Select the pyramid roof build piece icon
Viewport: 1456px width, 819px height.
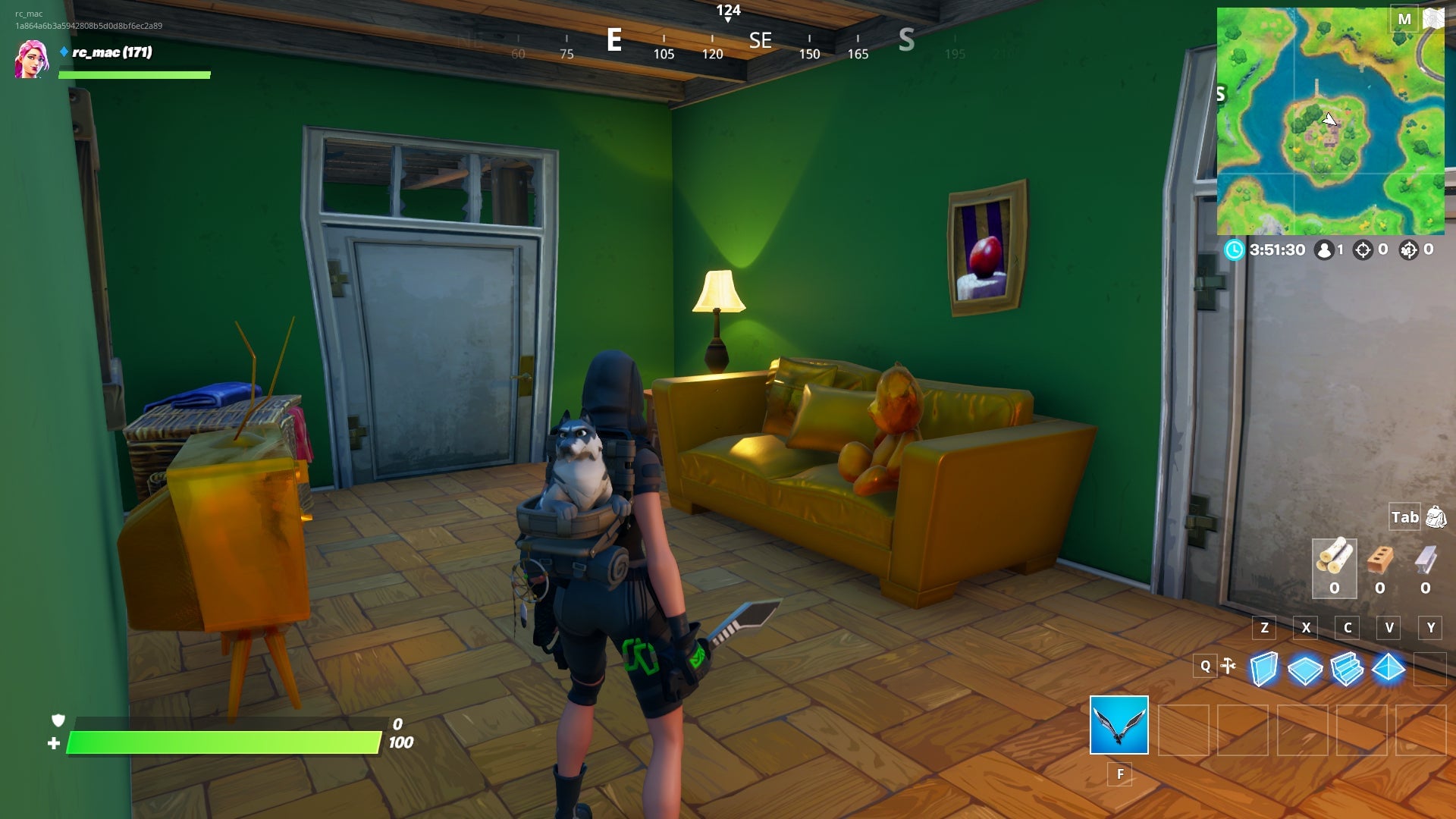pyautogui.click(x=1388, y=667)
